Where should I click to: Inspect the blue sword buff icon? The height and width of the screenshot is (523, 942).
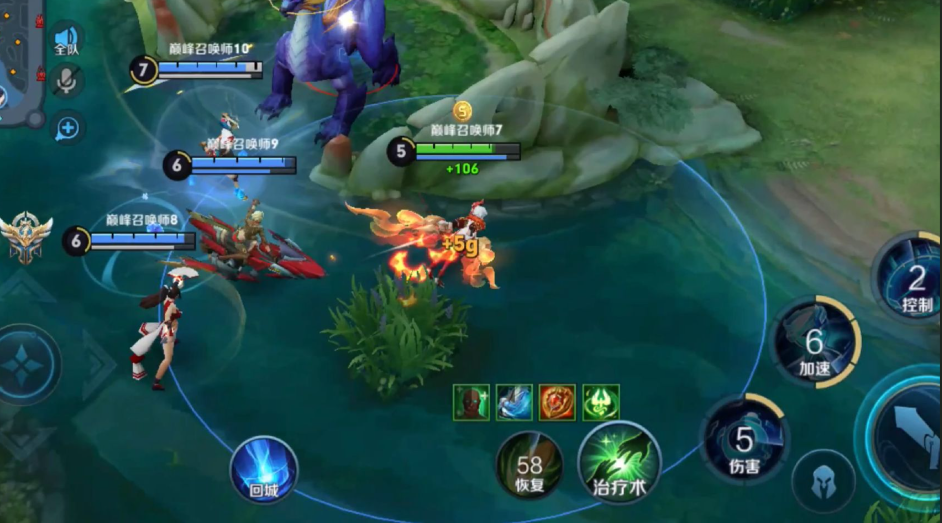(x=514, y=402)
